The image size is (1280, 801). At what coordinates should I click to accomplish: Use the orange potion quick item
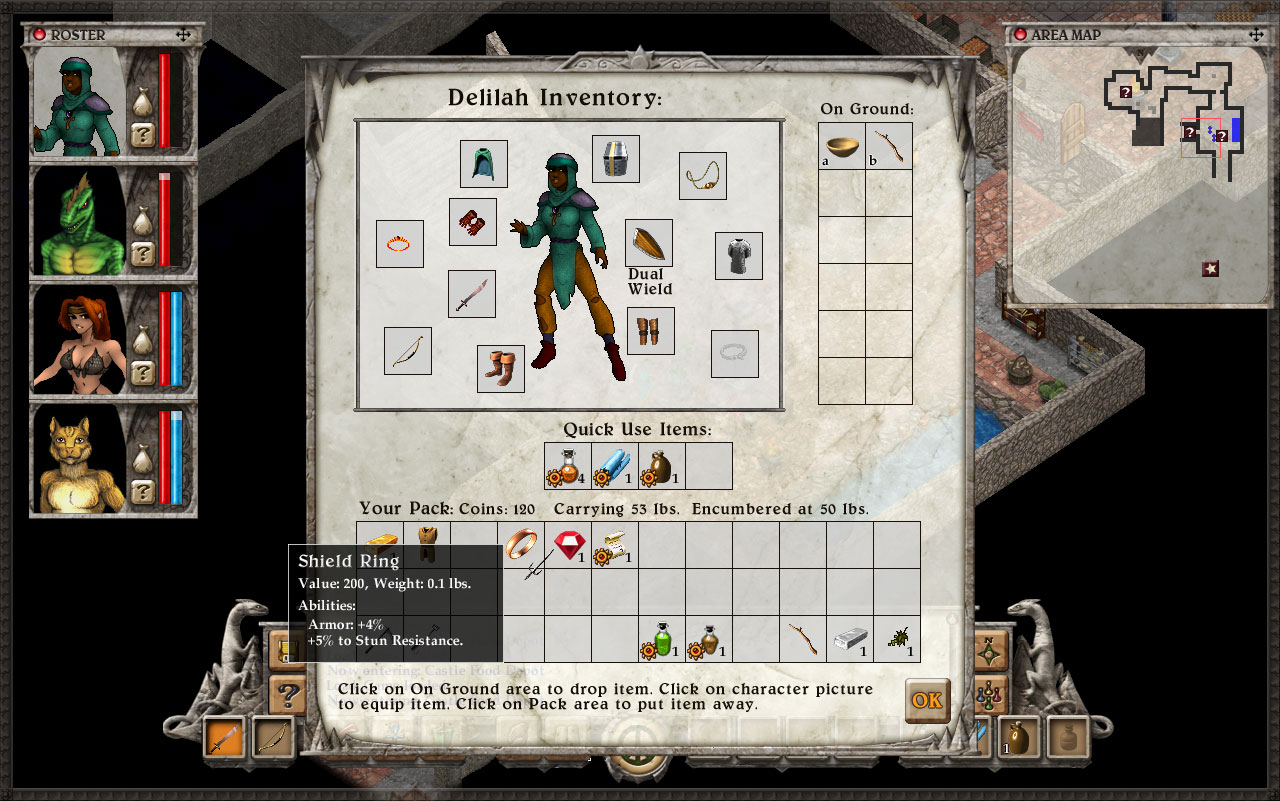coord(567,466)
